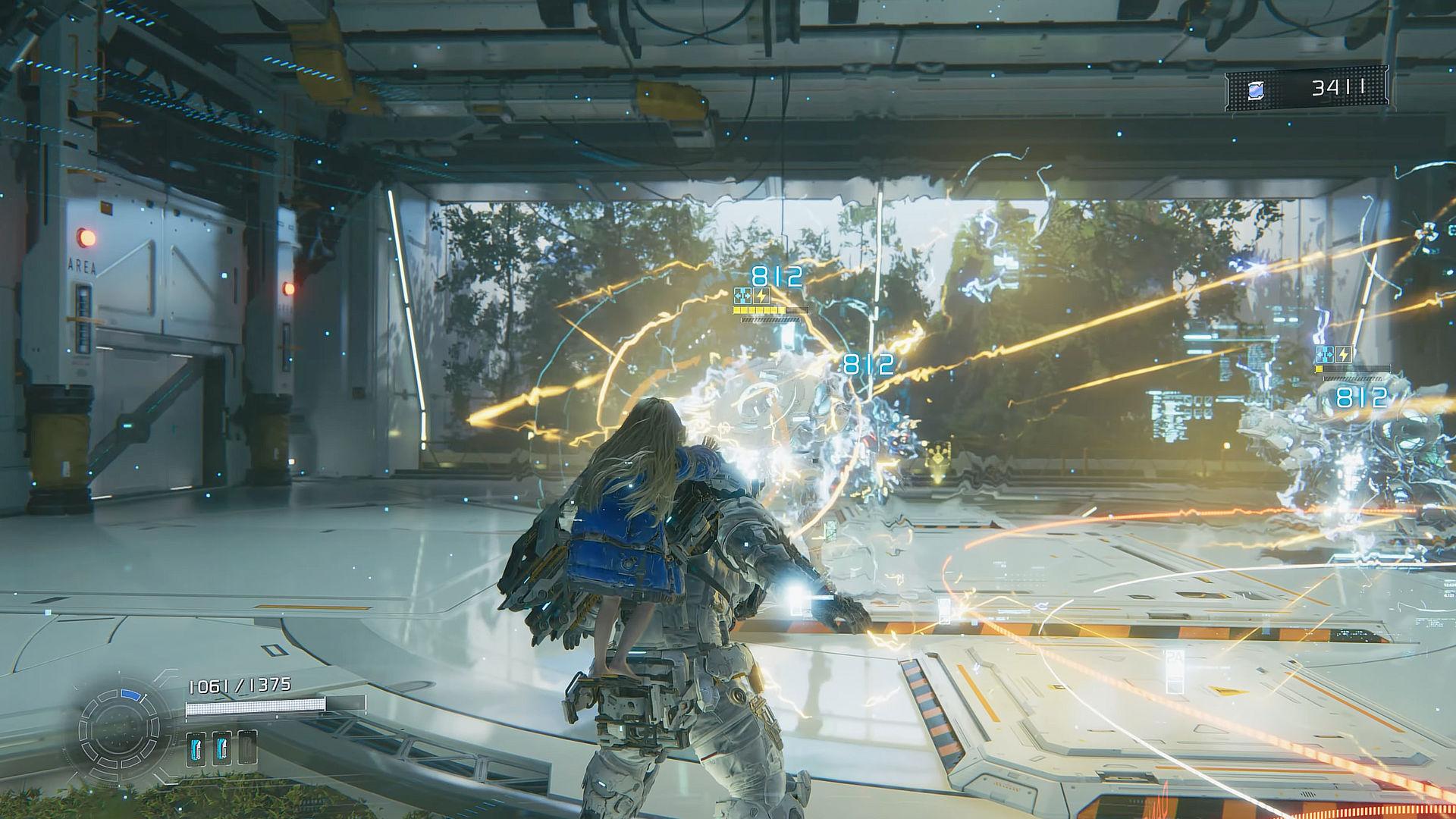Select the circular segmented gauge
This screenshot has width=1456, height=819.
point(120,728)
